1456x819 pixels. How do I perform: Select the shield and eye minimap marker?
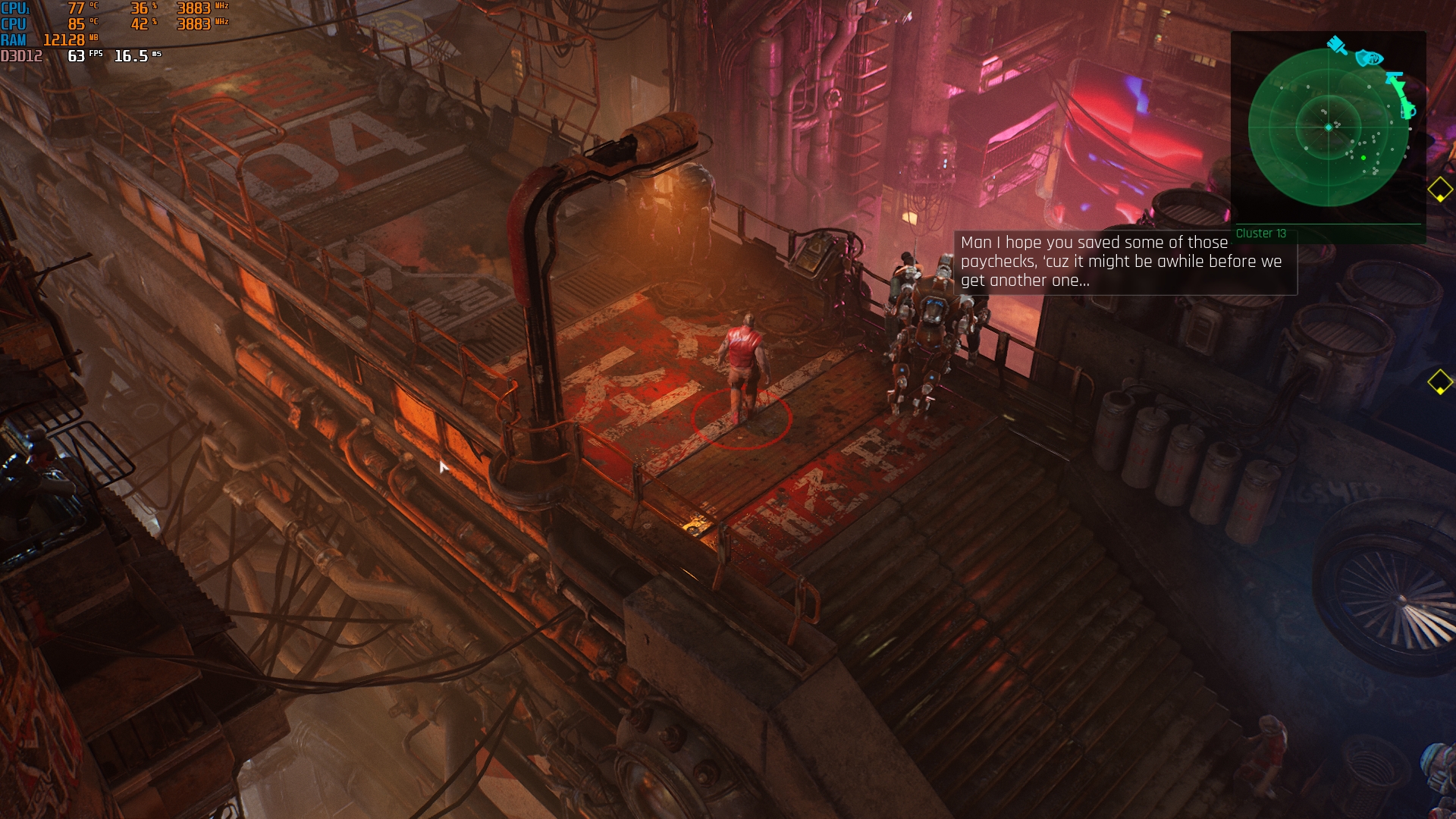click(1370, 58)
